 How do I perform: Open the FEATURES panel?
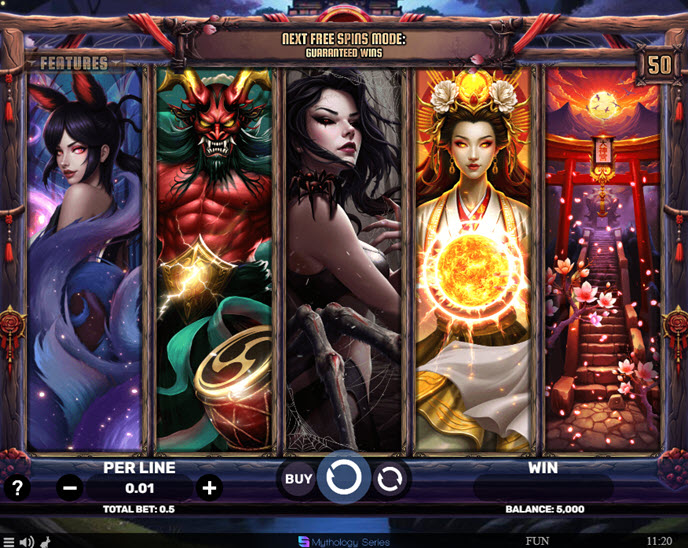(74, 63)
